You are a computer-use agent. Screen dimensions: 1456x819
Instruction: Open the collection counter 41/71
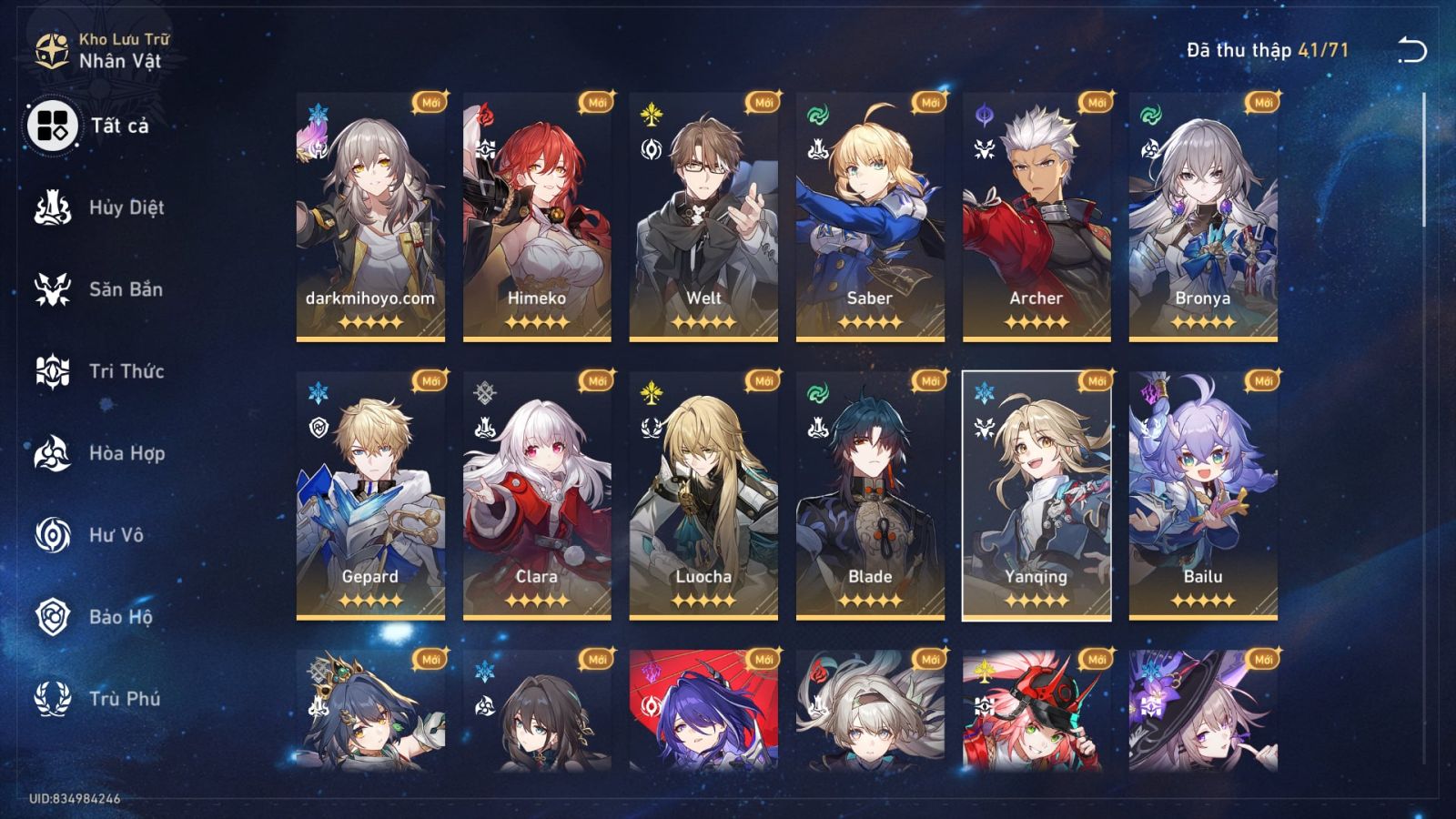click(1265, 52)
